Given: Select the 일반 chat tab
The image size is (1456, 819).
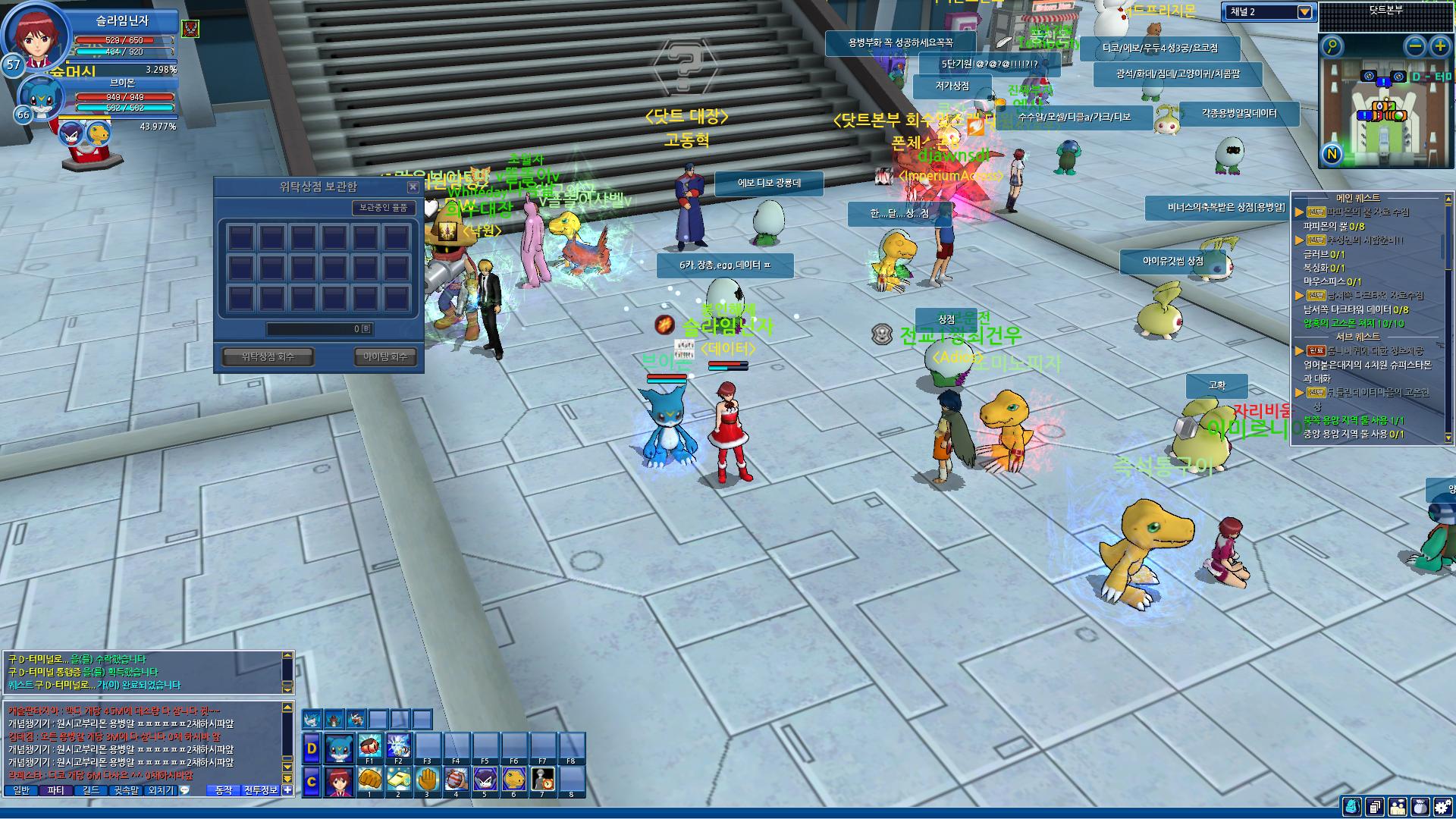Looking at the screenshot, I should pos(21,790).
